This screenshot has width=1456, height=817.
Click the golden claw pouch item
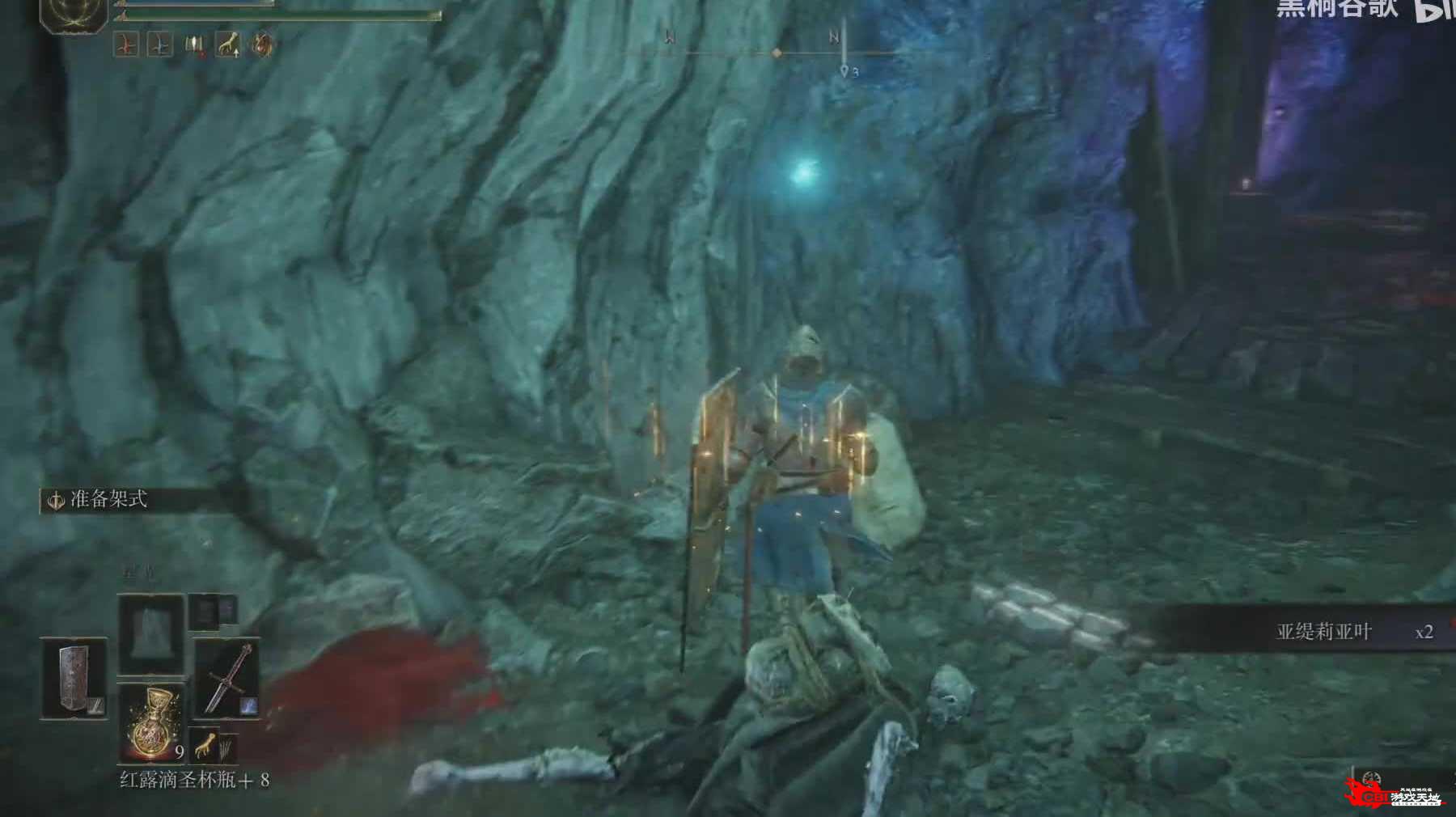(x=206, y=744)
